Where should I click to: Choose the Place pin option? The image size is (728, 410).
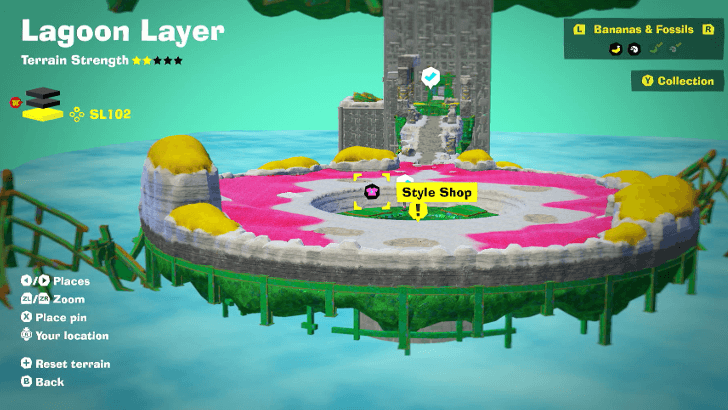click(62, 317)
